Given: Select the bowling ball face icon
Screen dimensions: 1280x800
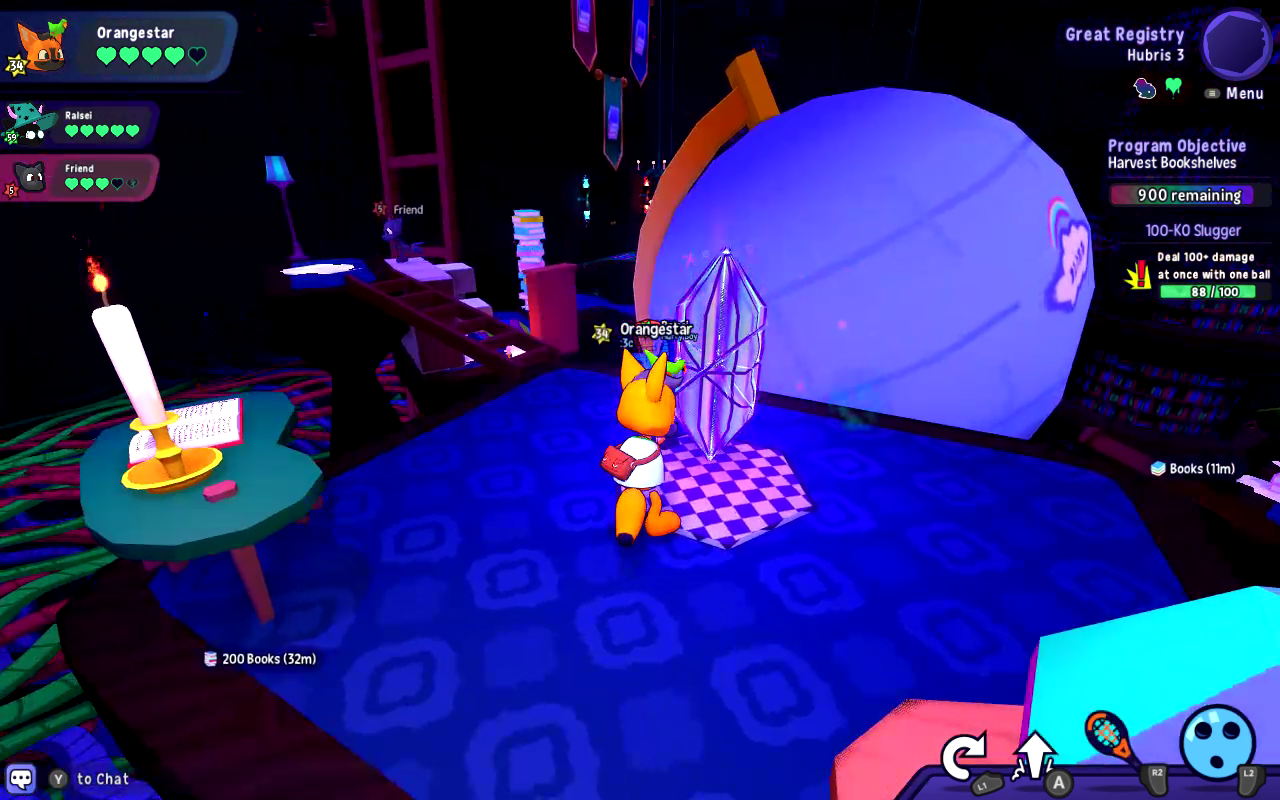Looking at the screenshot, I should tap(1219, 744).
